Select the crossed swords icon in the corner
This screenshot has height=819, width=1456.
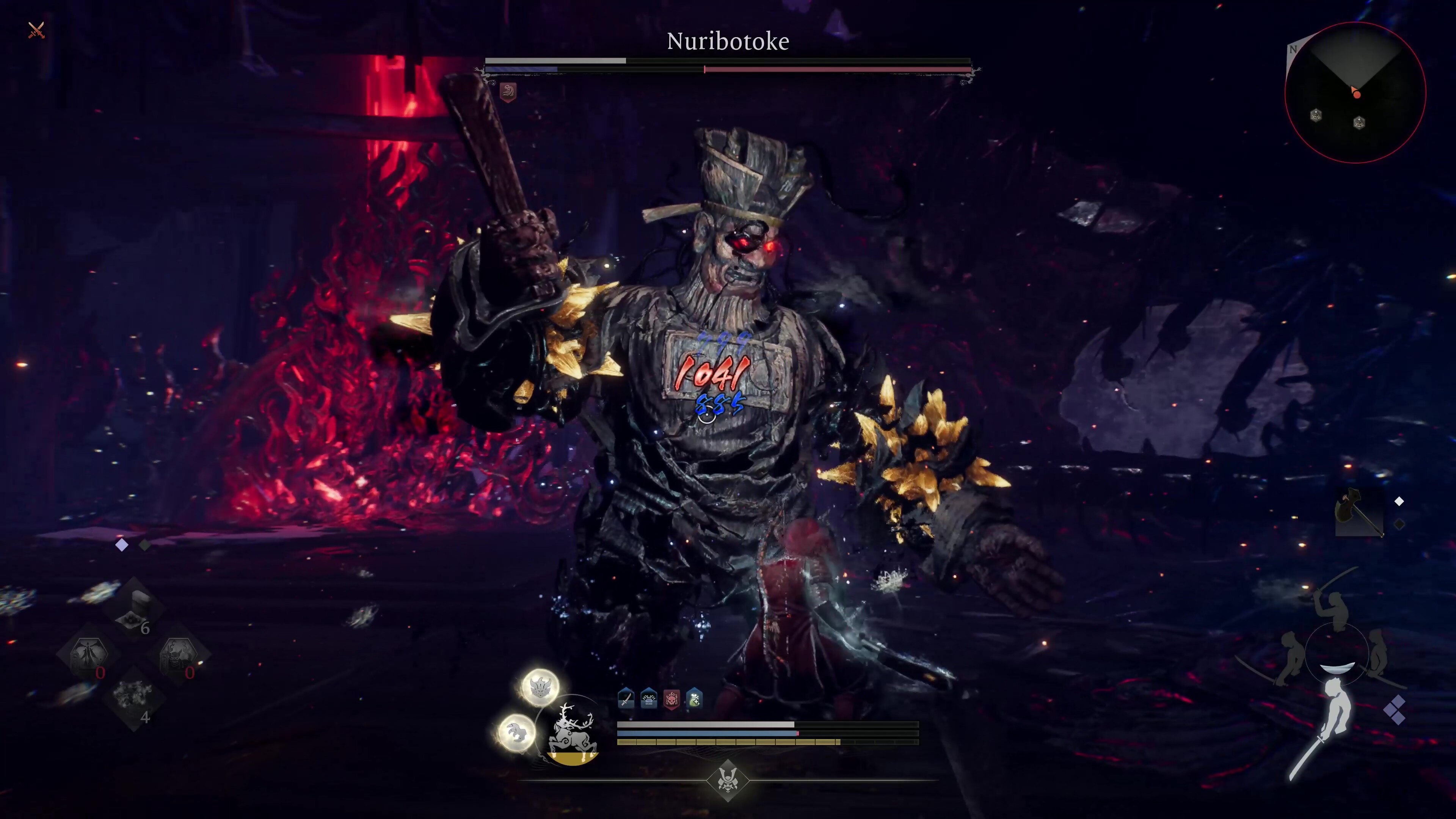click(x=36, y=30)
